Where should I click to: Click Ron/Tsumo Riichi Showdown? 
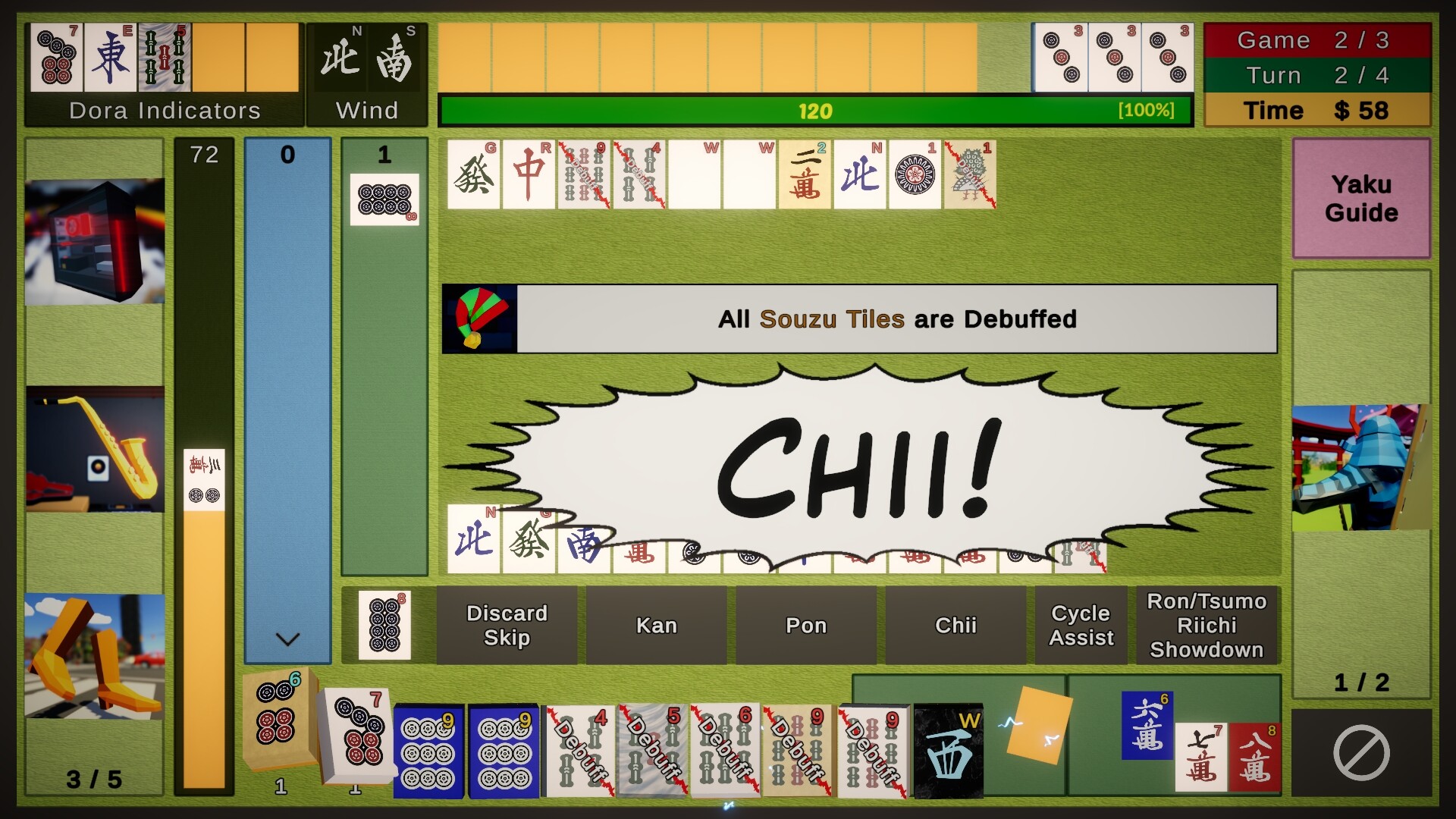coord(1207,625)
